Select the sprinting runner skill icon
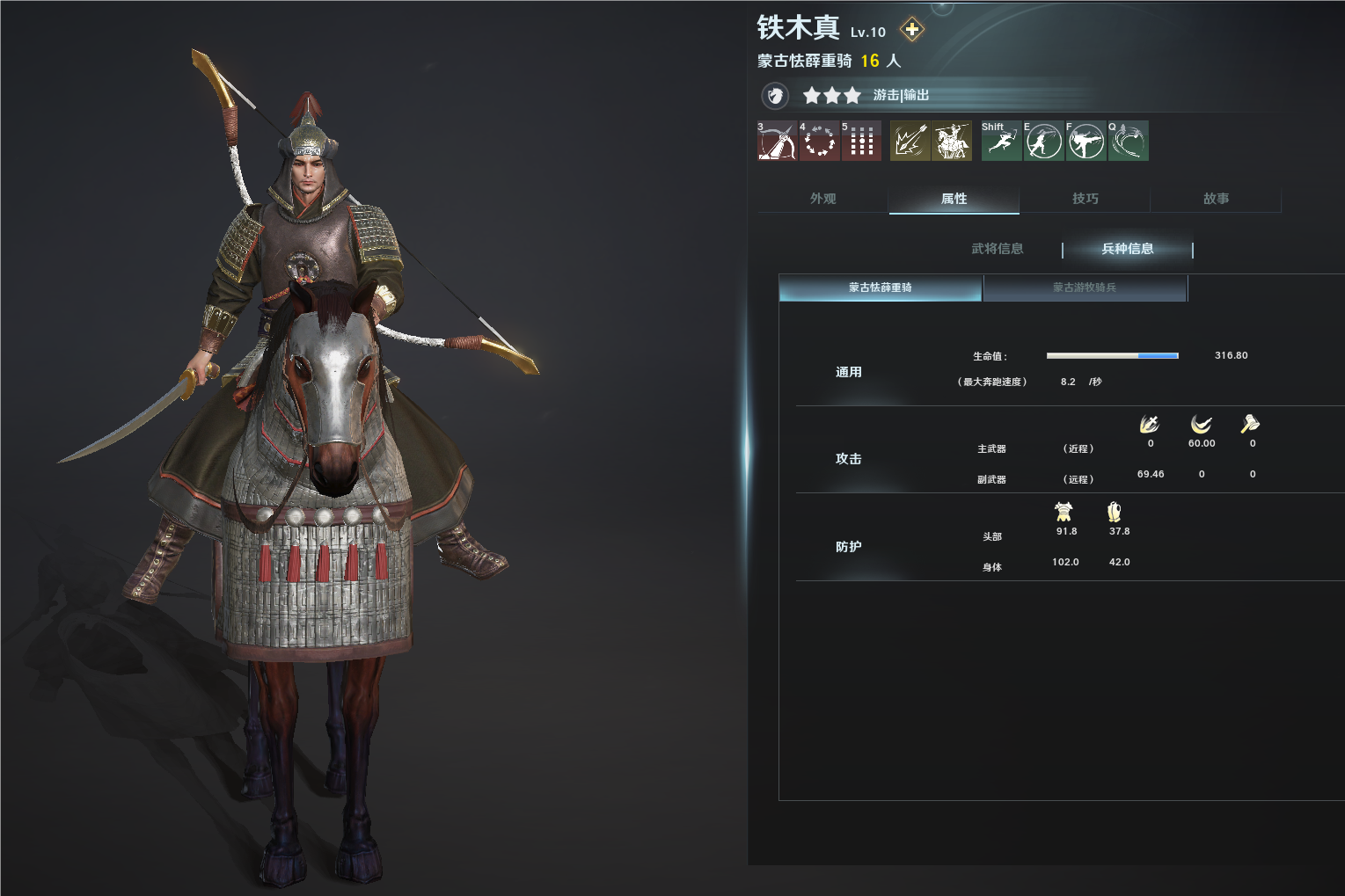 tap(1001, 141)
